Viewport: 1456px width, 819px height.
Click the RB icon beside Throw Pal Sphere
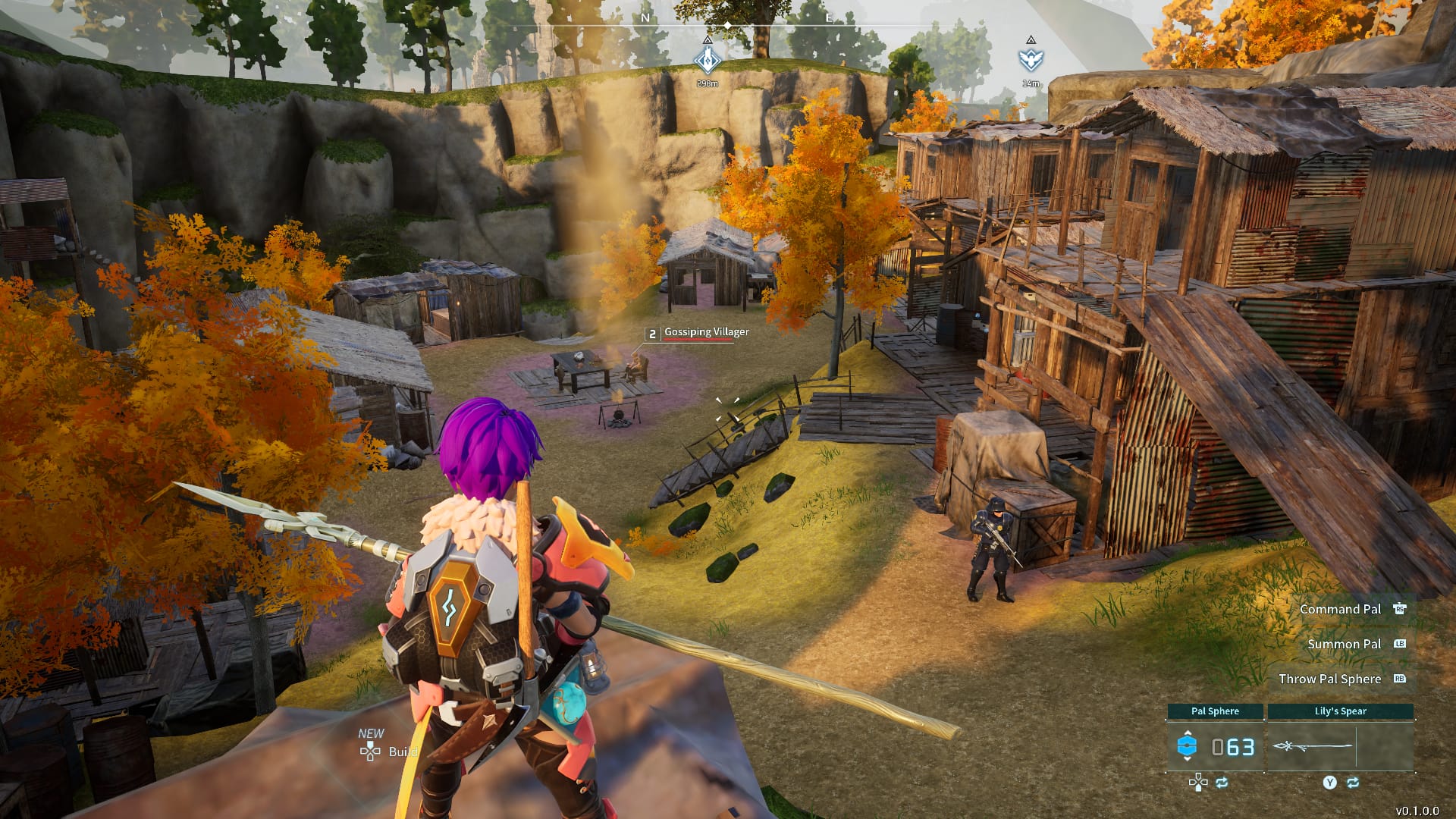click(x=1400, y=678)
